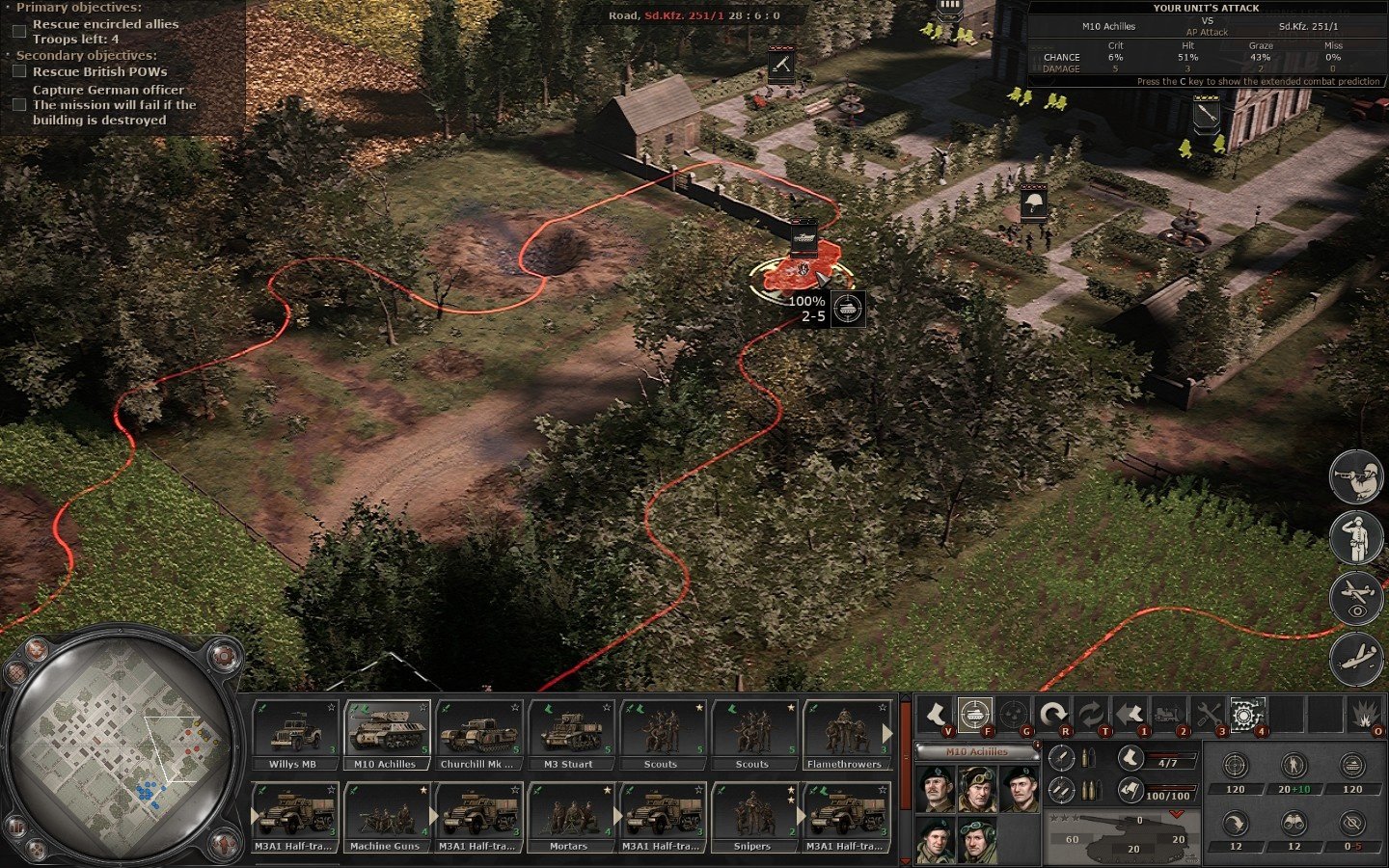
Task: Activate the tank-target attack command
Action: point(975,715)
